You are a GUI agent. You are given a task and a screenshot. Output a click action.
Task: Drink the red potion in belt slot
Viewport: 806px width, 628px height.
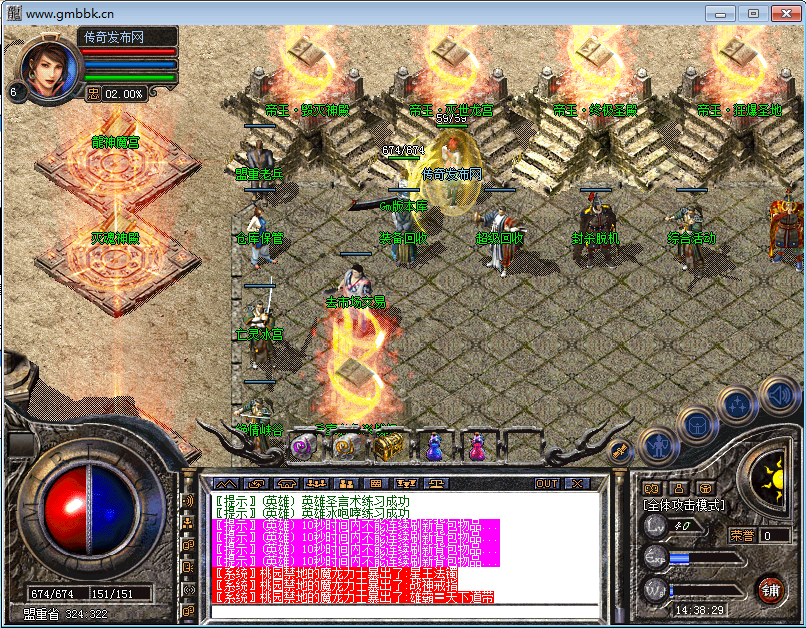tap(477, 447)
